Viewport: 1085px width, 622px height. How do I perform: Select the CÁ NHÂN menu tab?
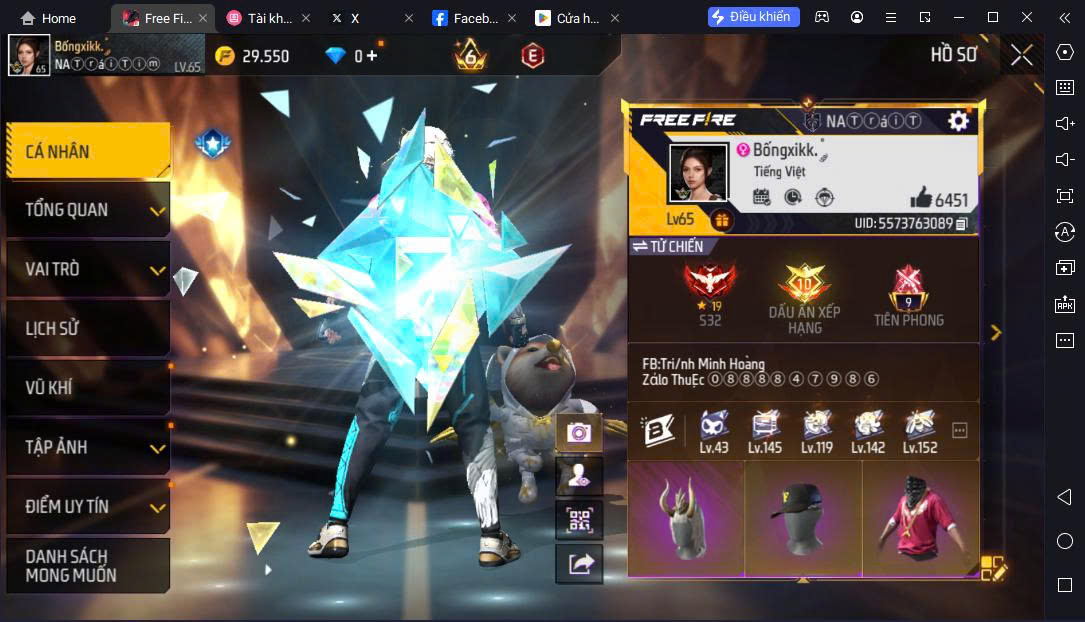point(87,152)
